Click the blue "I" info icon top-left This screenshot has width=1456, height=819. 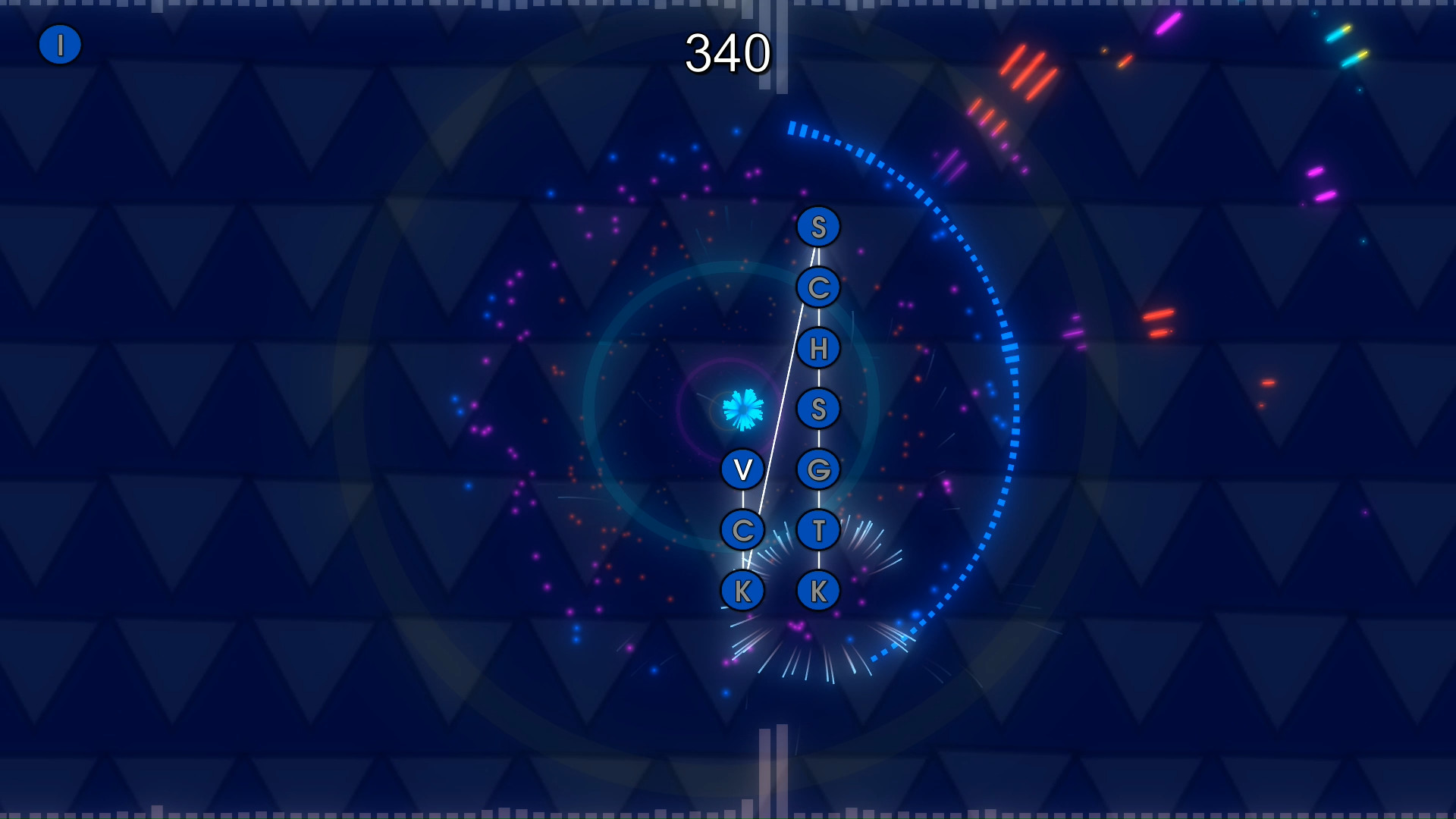click(x=60, y=44)
